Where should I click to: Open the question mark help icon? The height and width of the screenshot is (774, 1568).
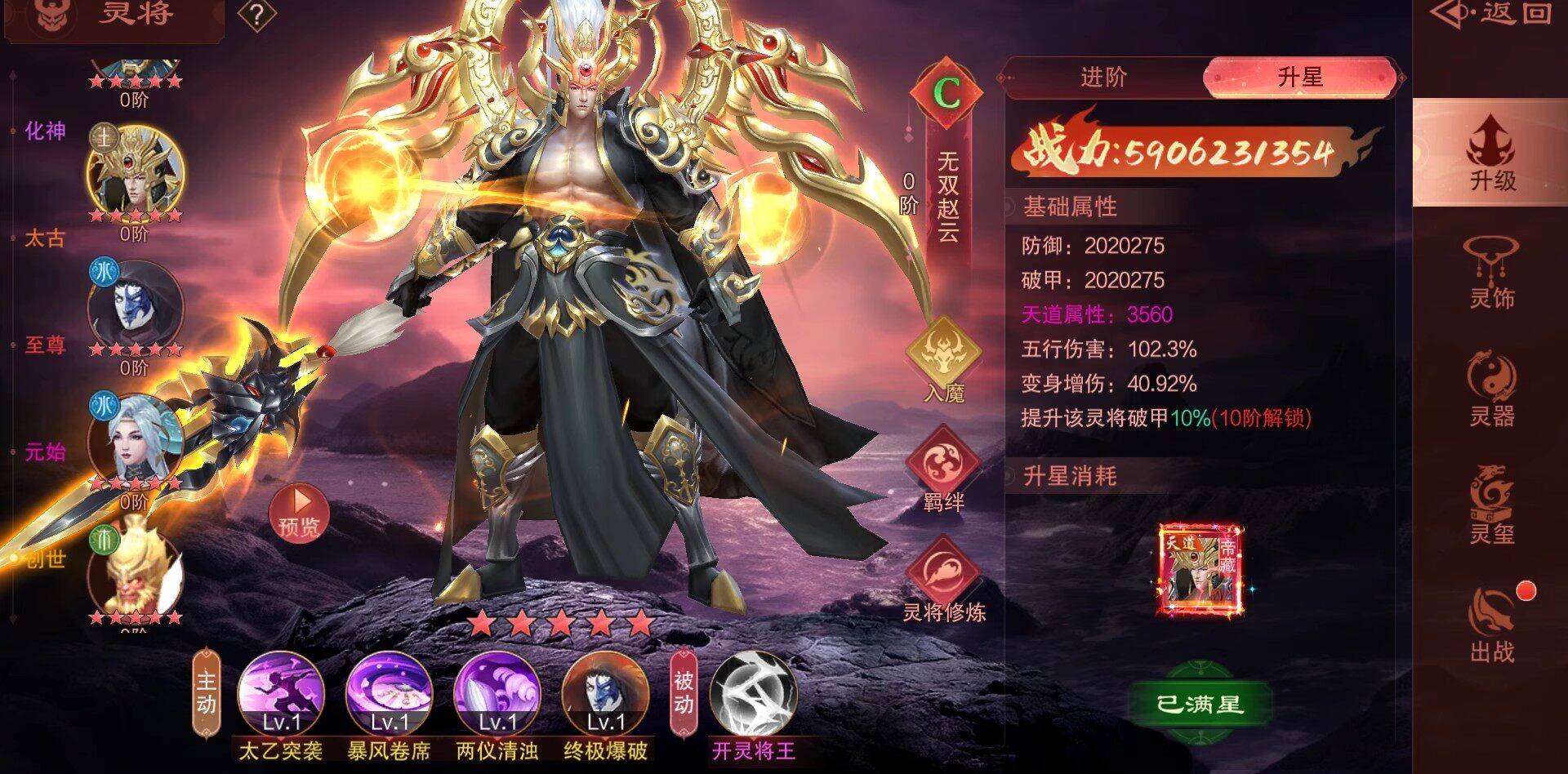(256, 16)
